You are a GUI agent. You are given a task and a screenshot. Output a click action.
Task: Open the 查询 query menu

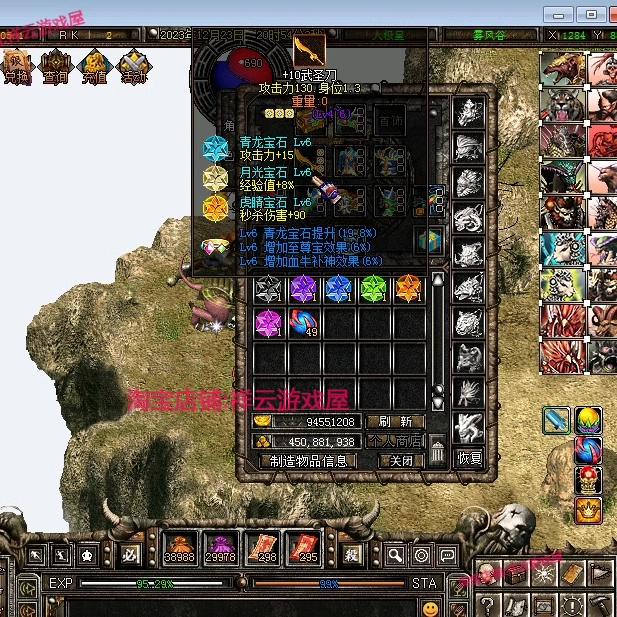[55, 66]
